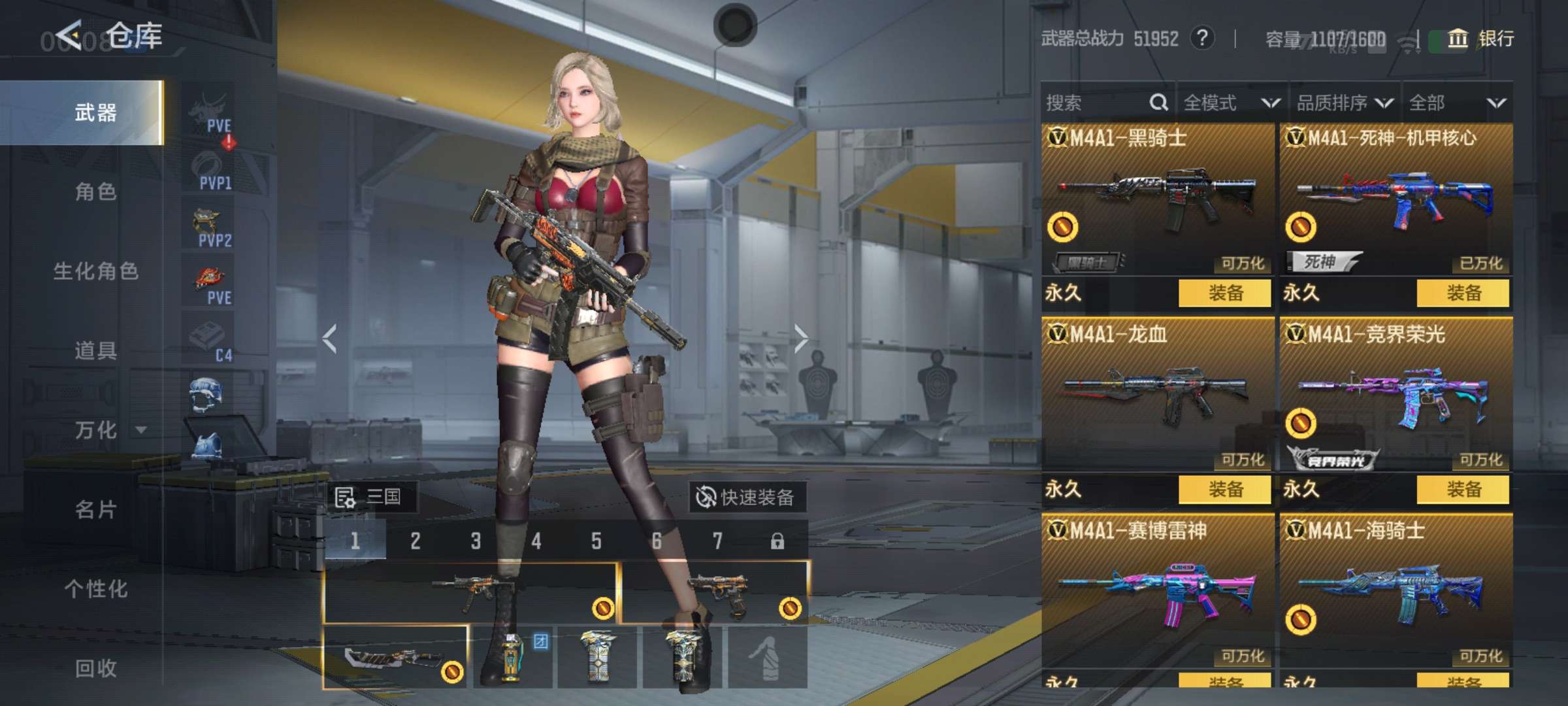Select the M4A1-赛博雷神 weapon card
Screen dimensions: 1568x706
1158,588
